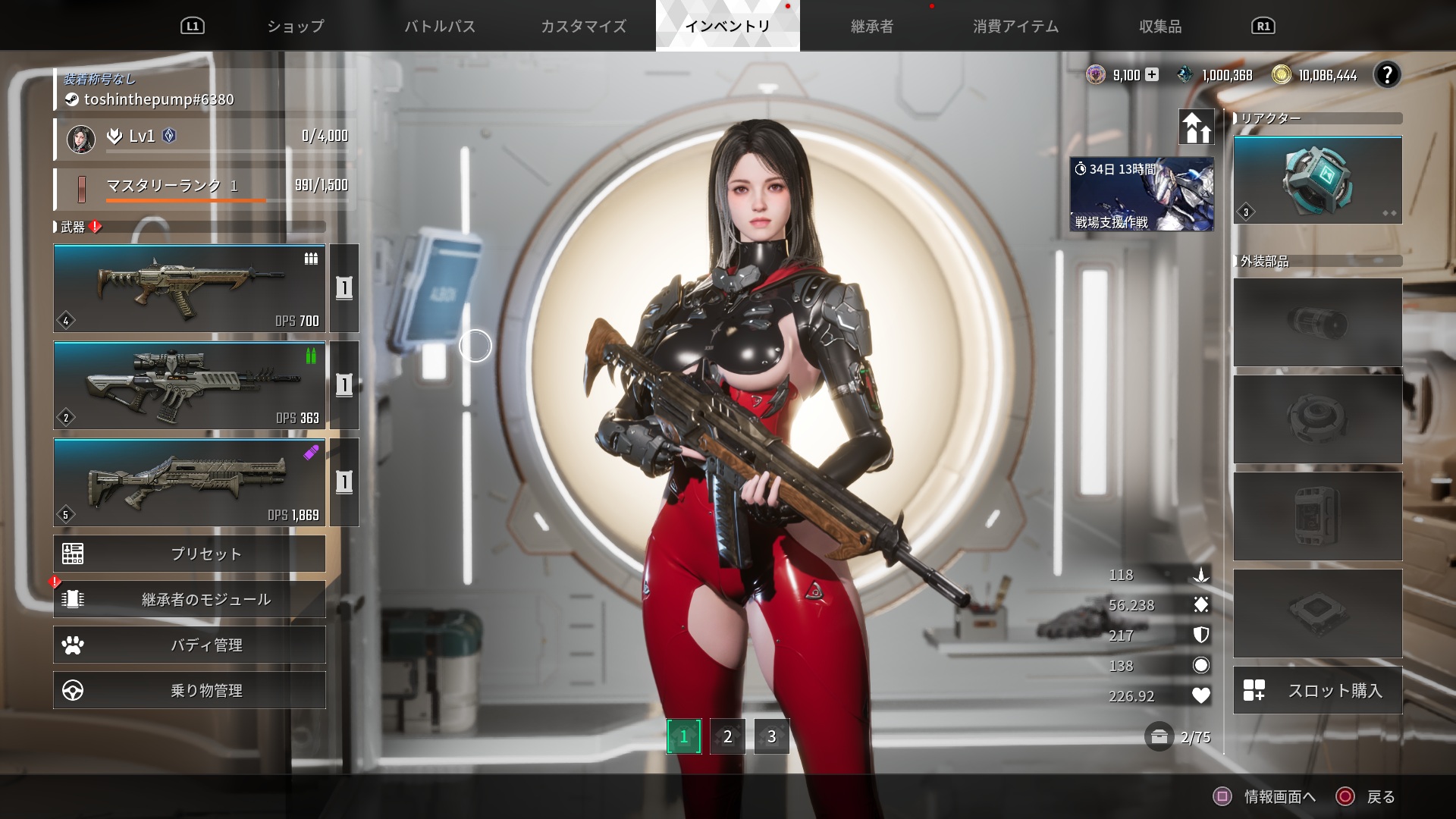The width and height of the screenshot is (1456, 819).
Task: Open バディ管理
Action: coord(190,645)
